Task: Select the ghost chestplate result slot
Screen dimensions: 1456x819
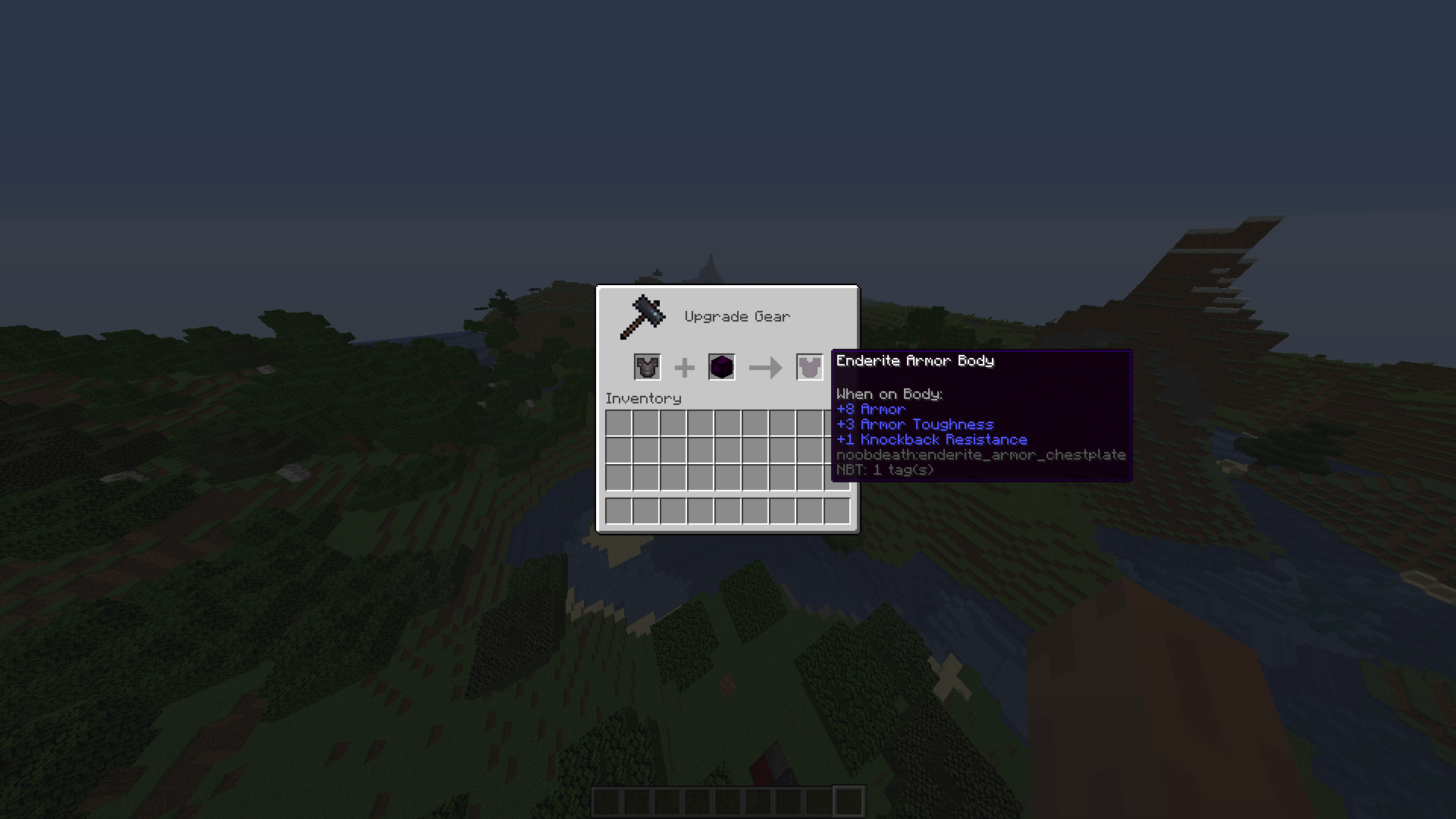Action: tap(808, 367)
